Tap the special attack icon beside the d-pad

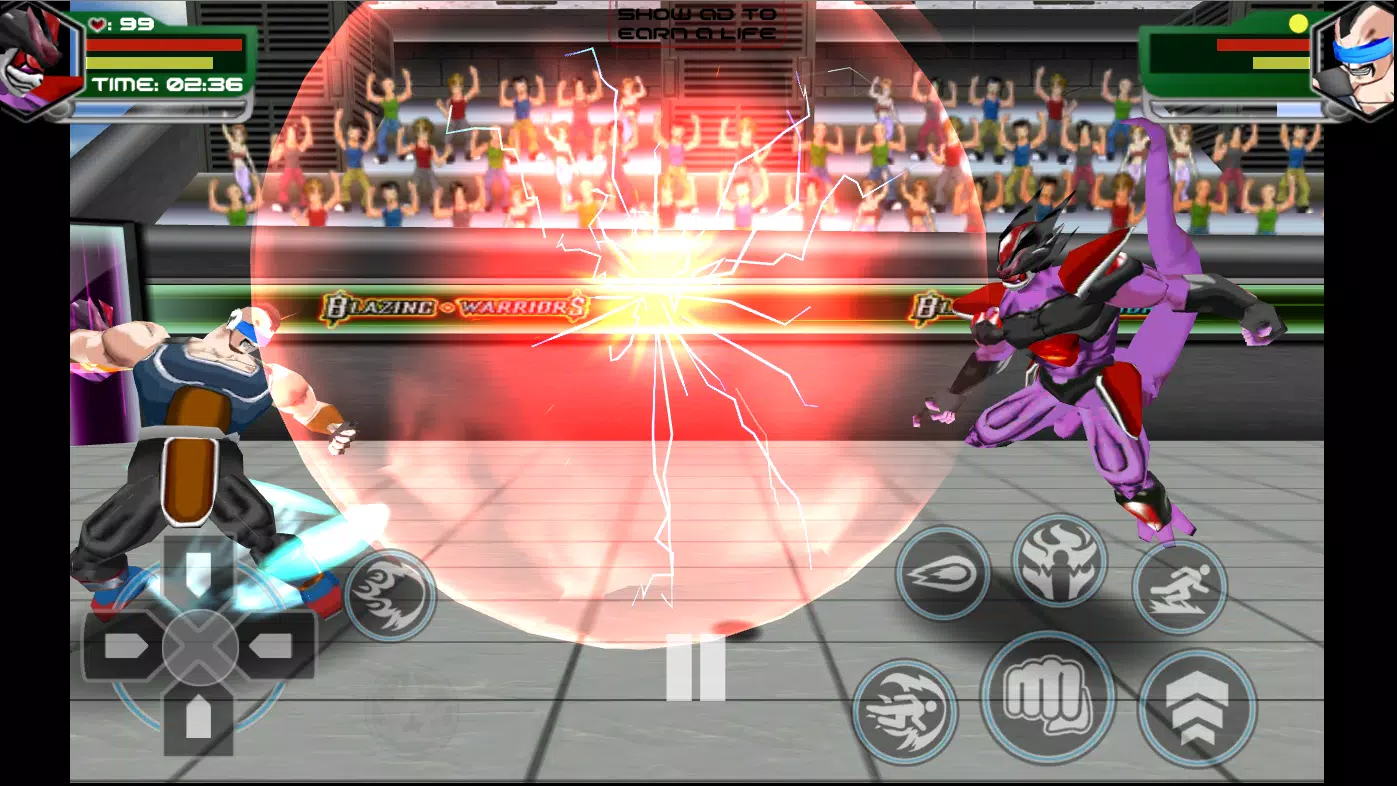(392, 594)
